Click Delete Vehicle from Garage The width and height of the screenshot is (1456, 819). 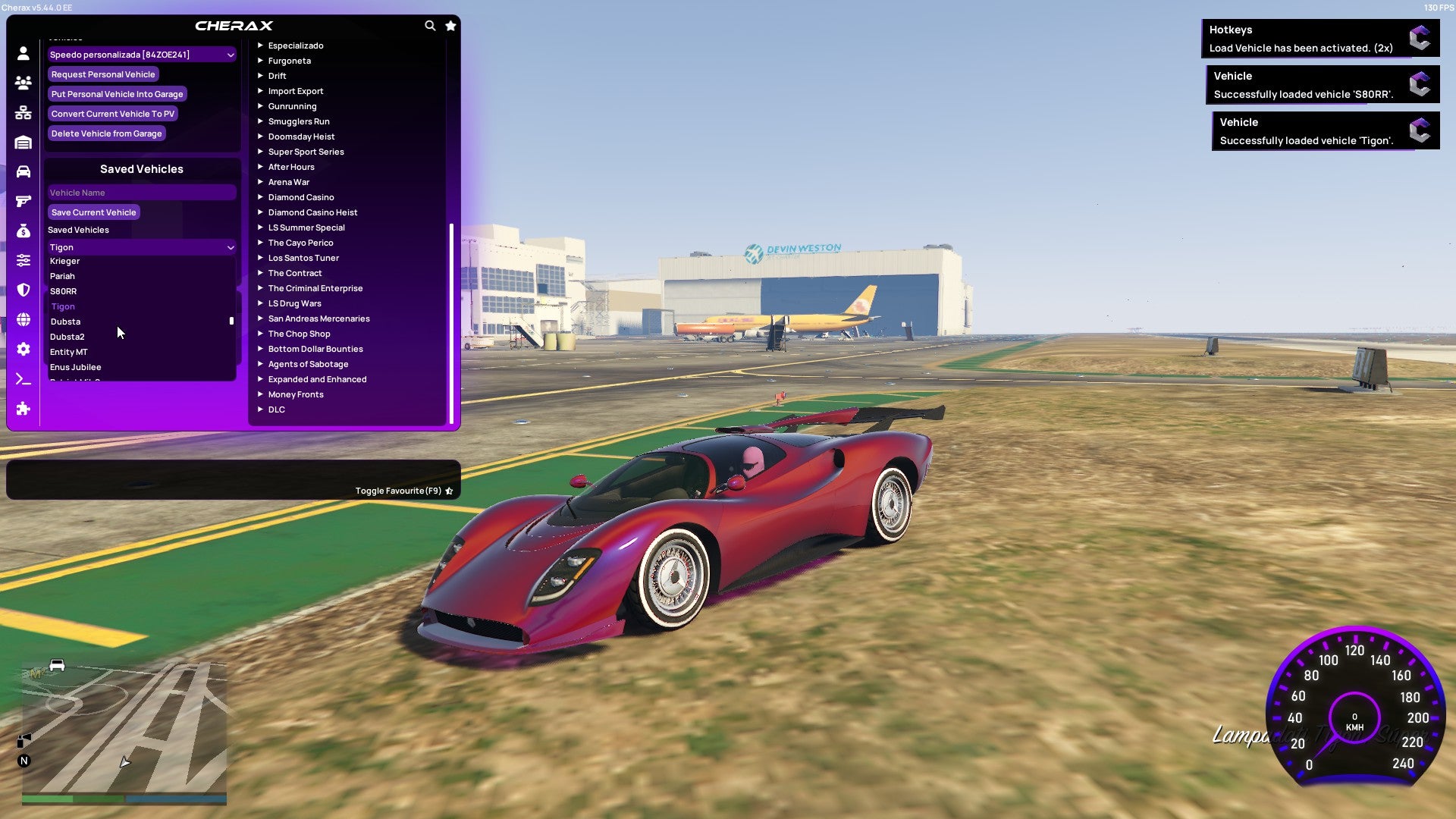(x=106, y=133)
